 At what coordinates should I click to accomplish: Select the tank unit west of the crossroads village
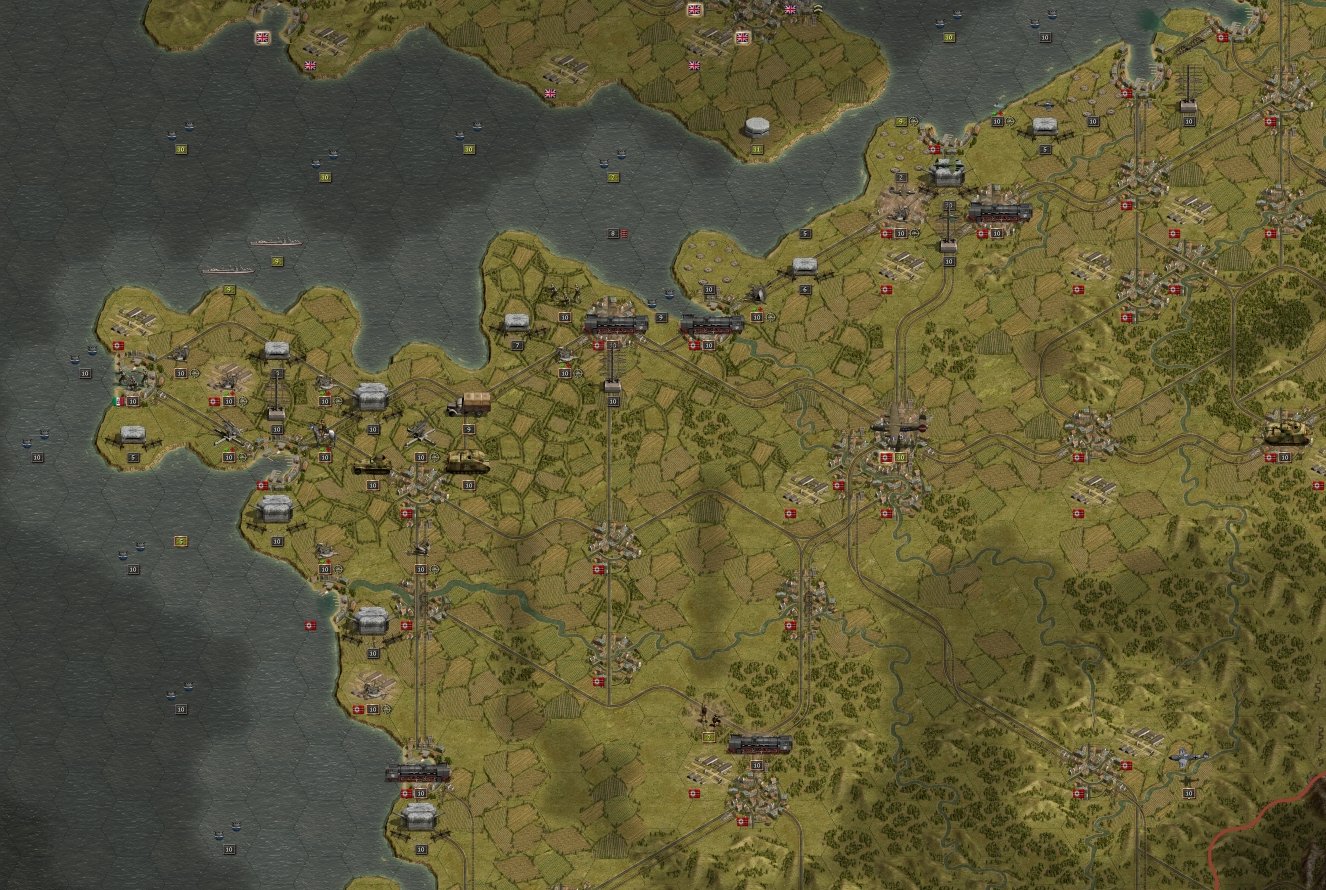(x=373, y=465)
